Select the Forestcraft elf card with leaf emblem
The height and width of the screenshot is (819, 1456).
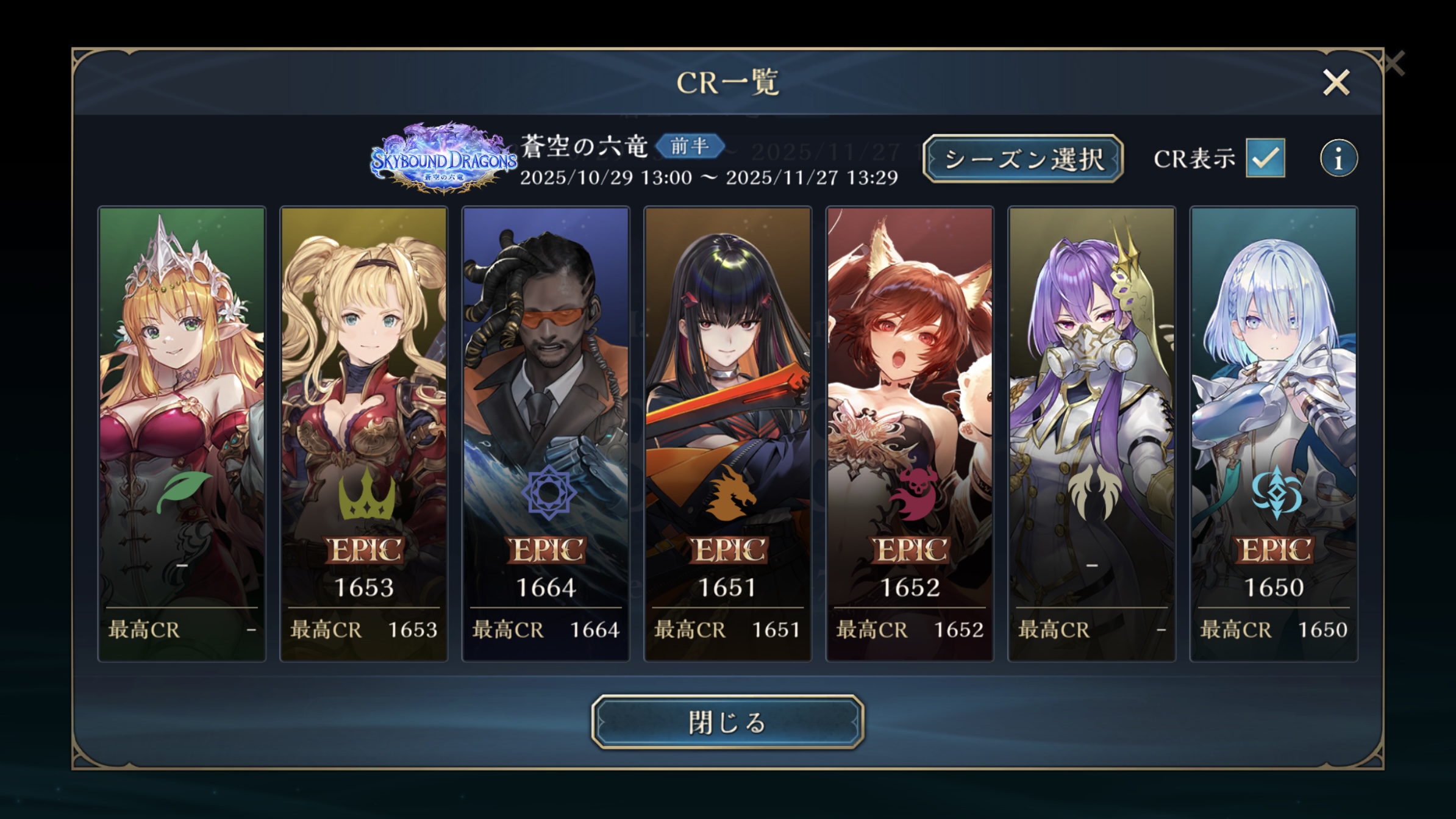tap(182, 434)
